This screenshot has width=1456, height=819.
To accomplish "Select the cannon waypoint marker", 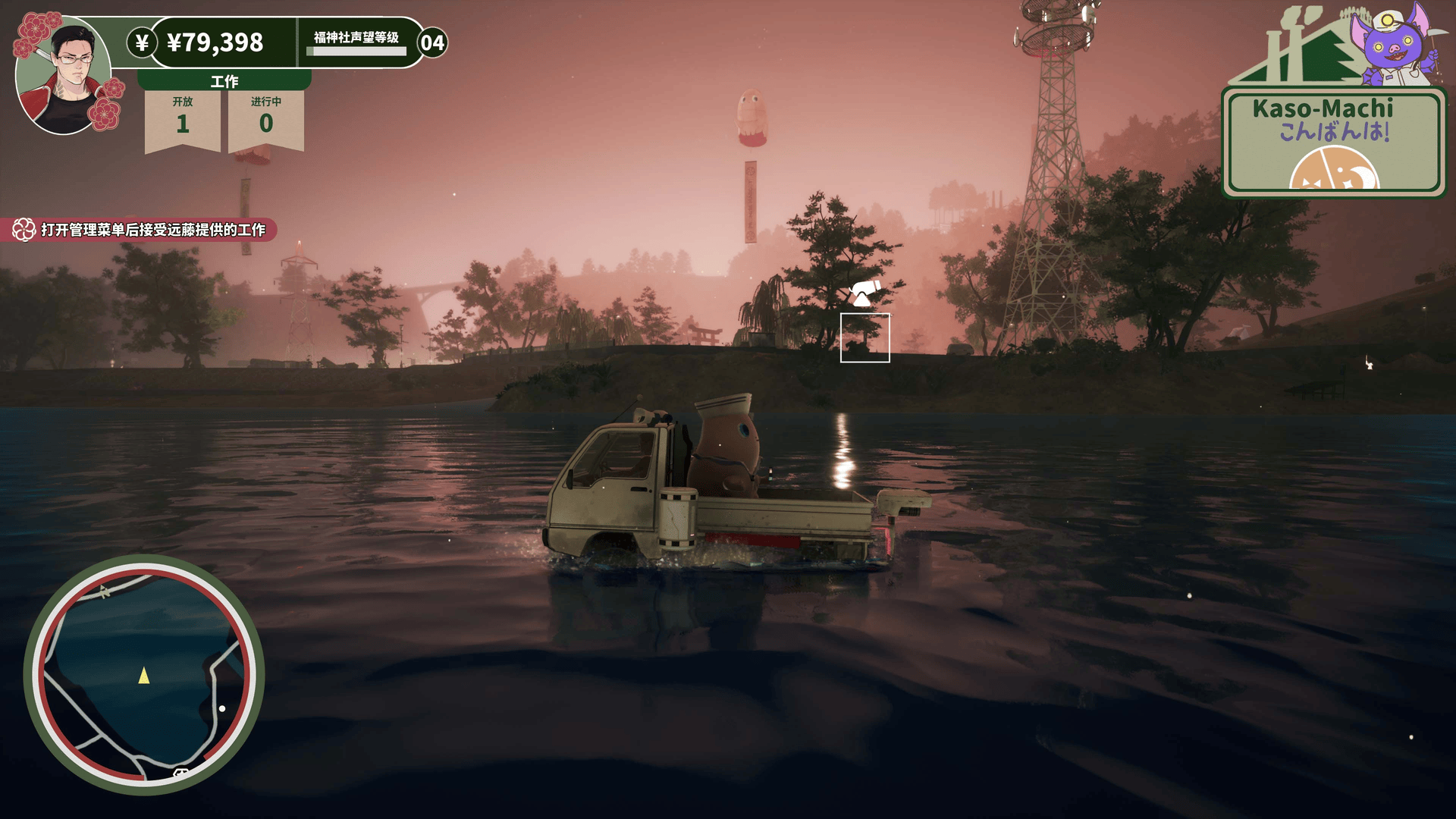I will (864, 293).
